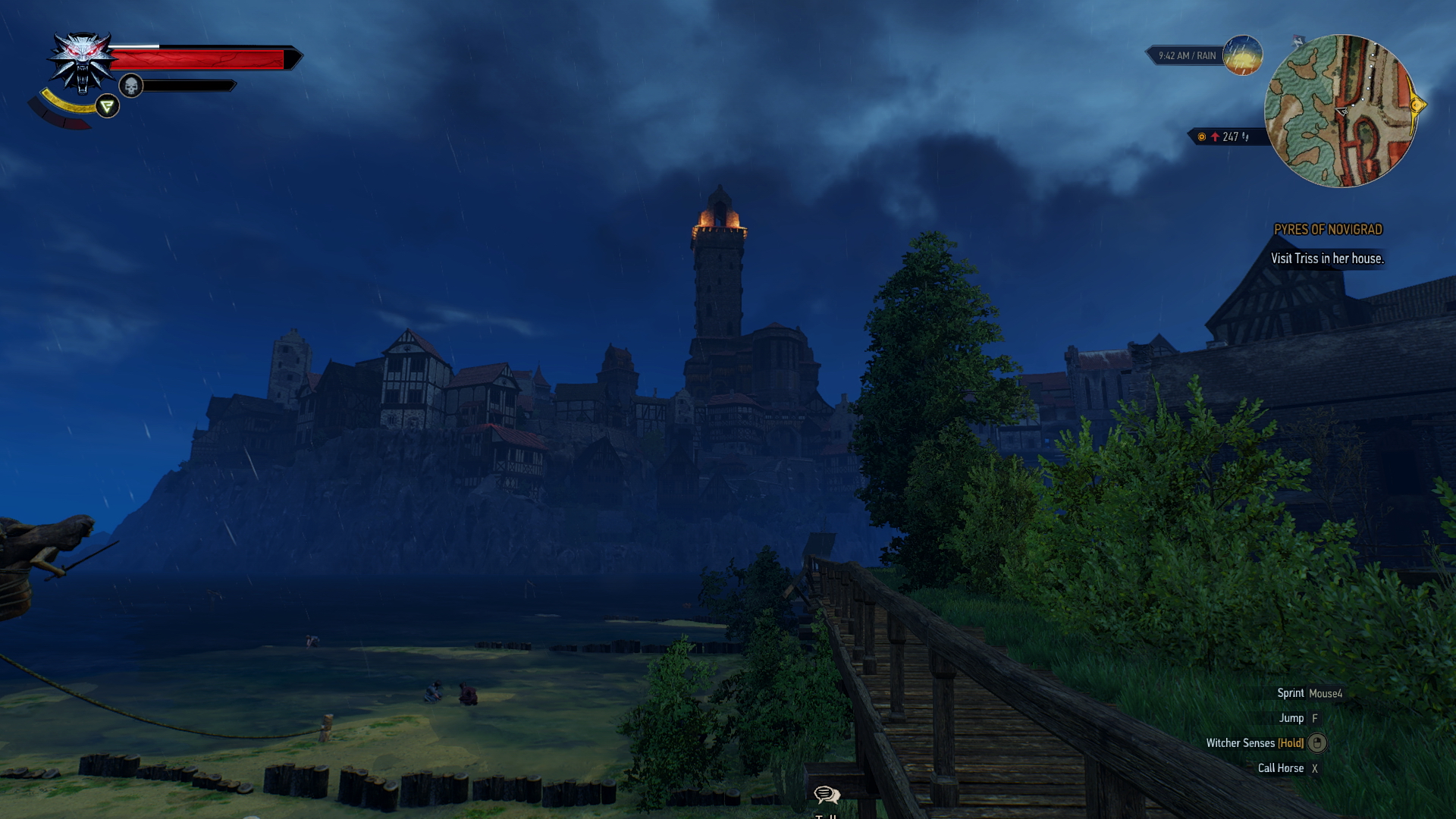Click the circular minimap
1456x819 pixels.
pyautogui.click(x=1340, y=111)
